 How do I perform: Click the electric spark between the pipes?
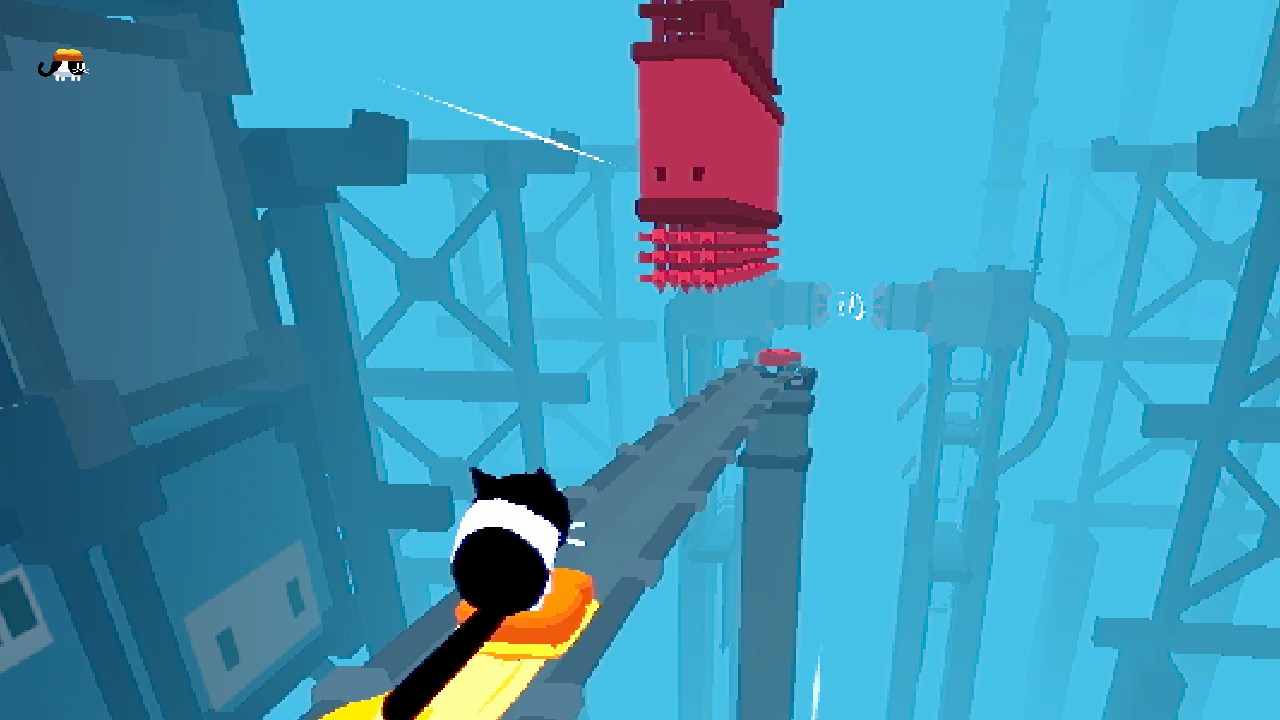(x=851, y=305)
